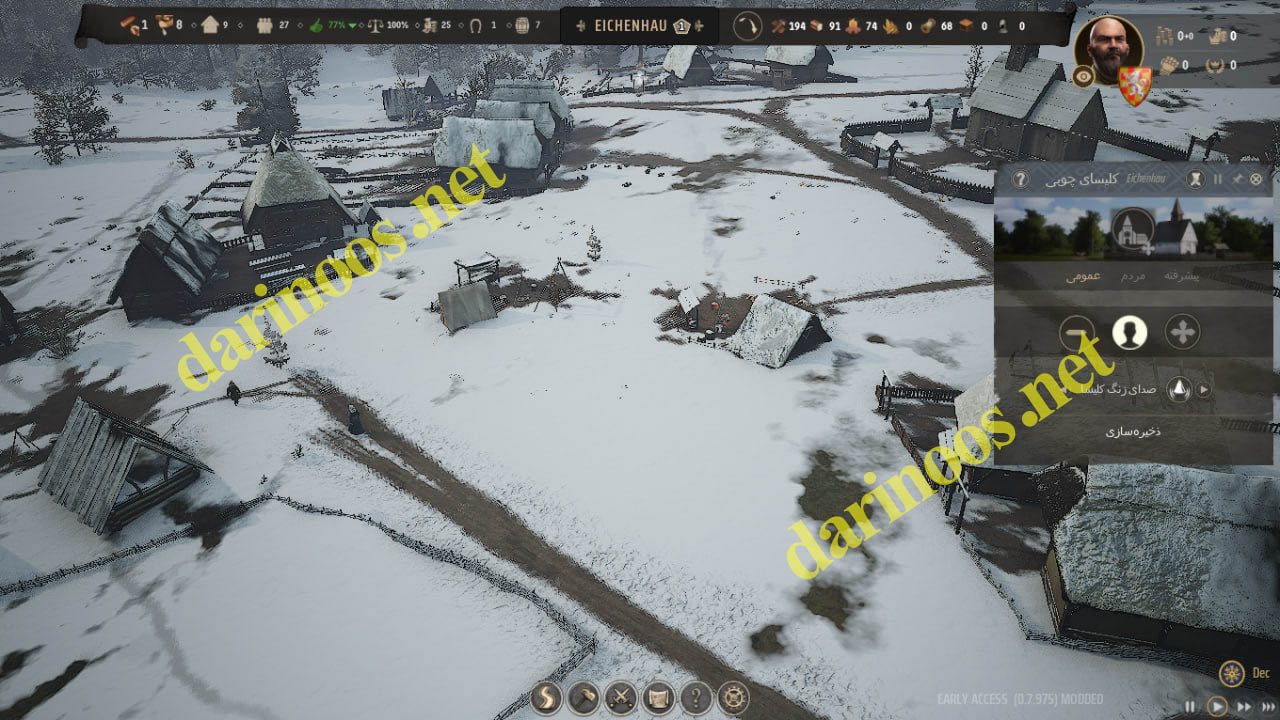Viewport: 1280px width, 720px height.
Task: Pause the game speed
Action: coord(1191,706)
